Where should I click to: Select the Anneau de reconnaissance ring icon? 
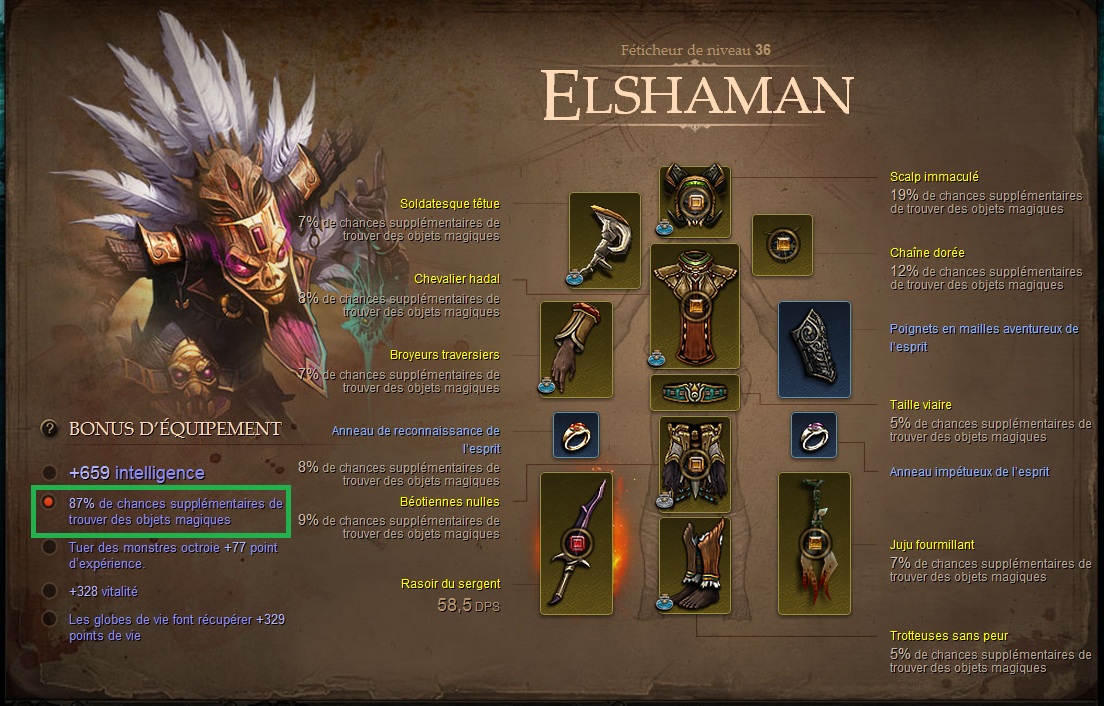pyautogui.click(x=576, y=435)
